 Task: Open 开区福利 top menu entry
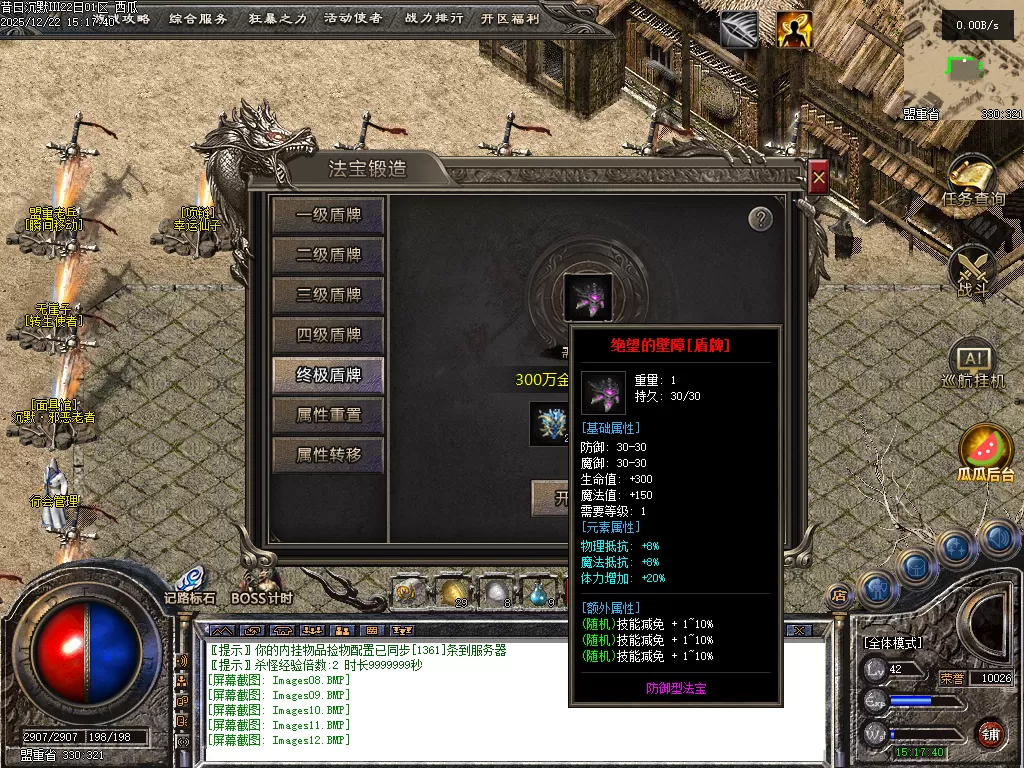click(510, 18)
